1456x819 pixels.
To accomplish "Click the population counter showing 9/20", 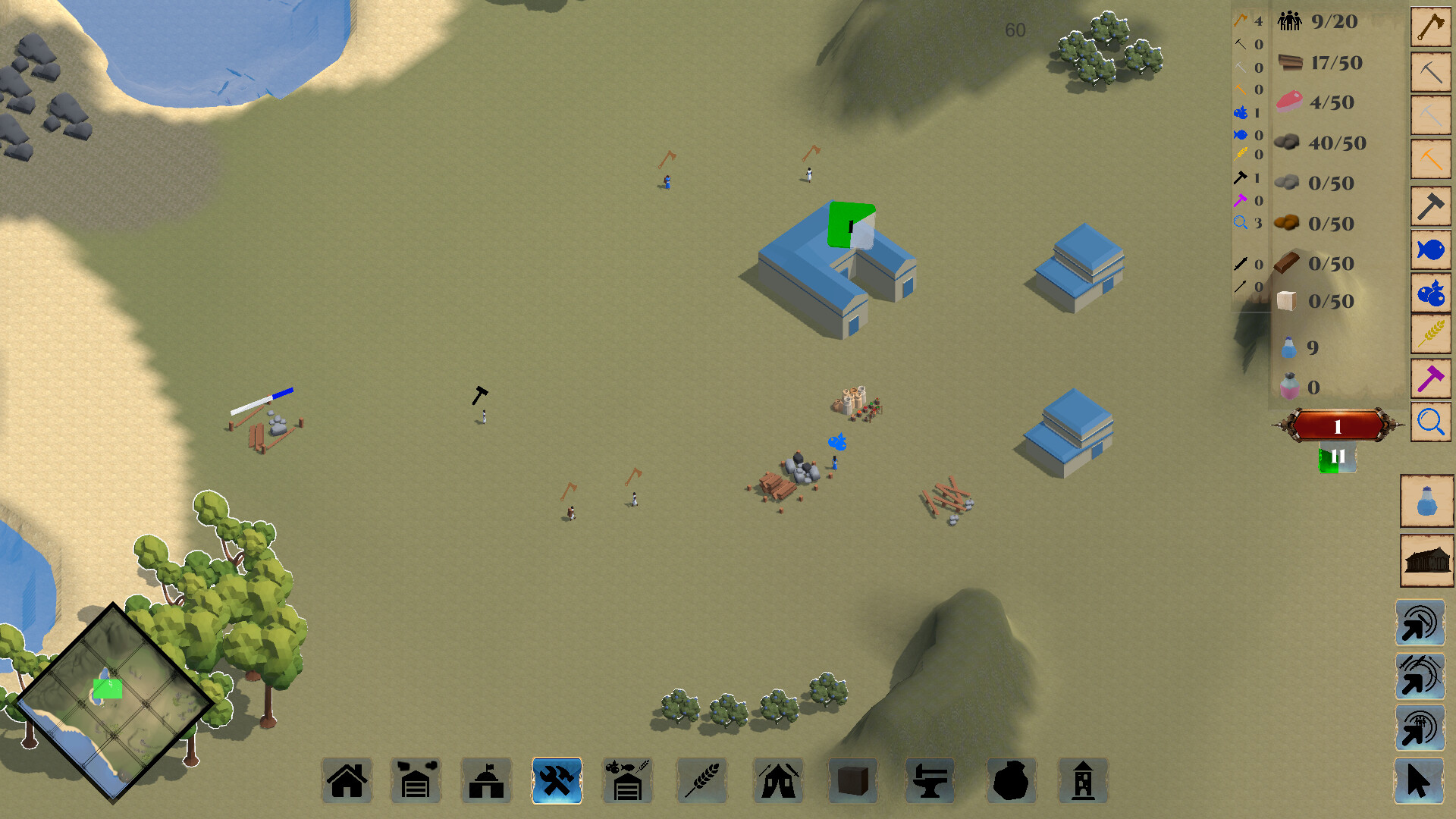I will tap(1319, 21).
